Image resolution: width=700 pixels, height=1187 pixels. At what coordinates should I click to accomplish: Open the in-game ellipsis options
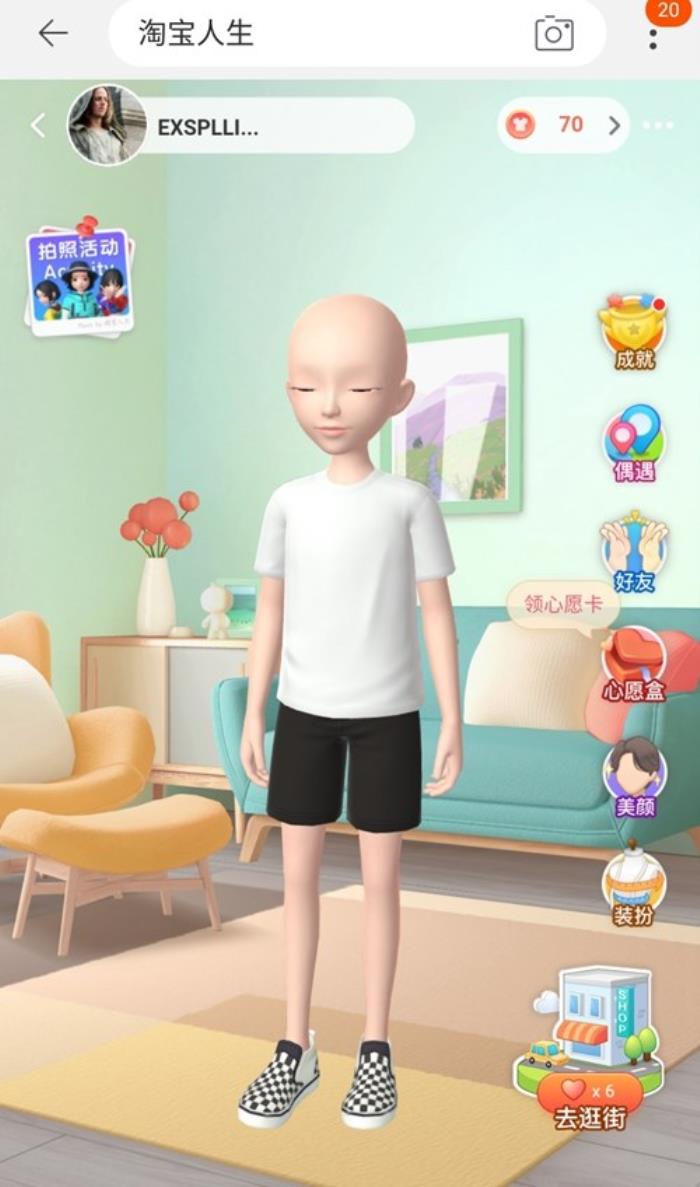click(658, 126)
